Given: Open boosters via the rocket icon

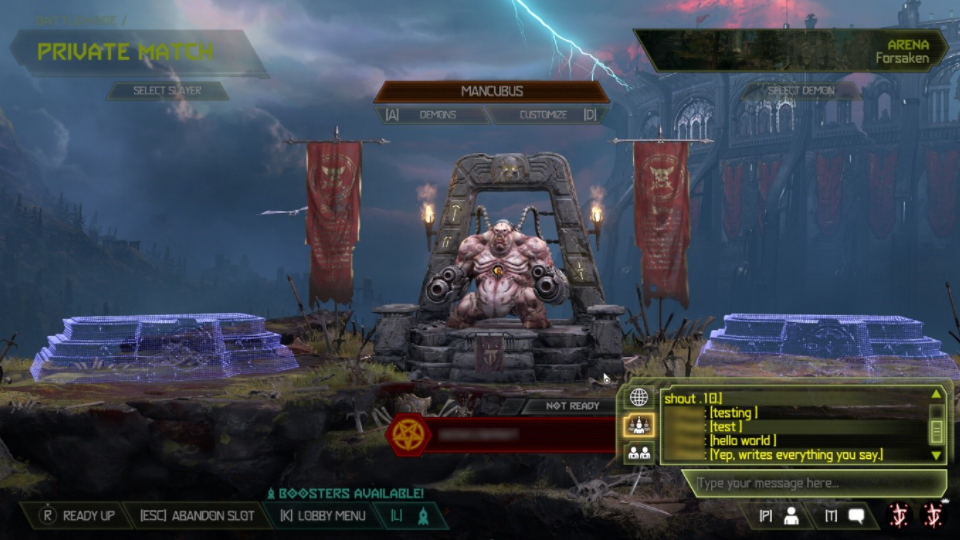Looking at the screenshot, I should click(x=422, y=516).
